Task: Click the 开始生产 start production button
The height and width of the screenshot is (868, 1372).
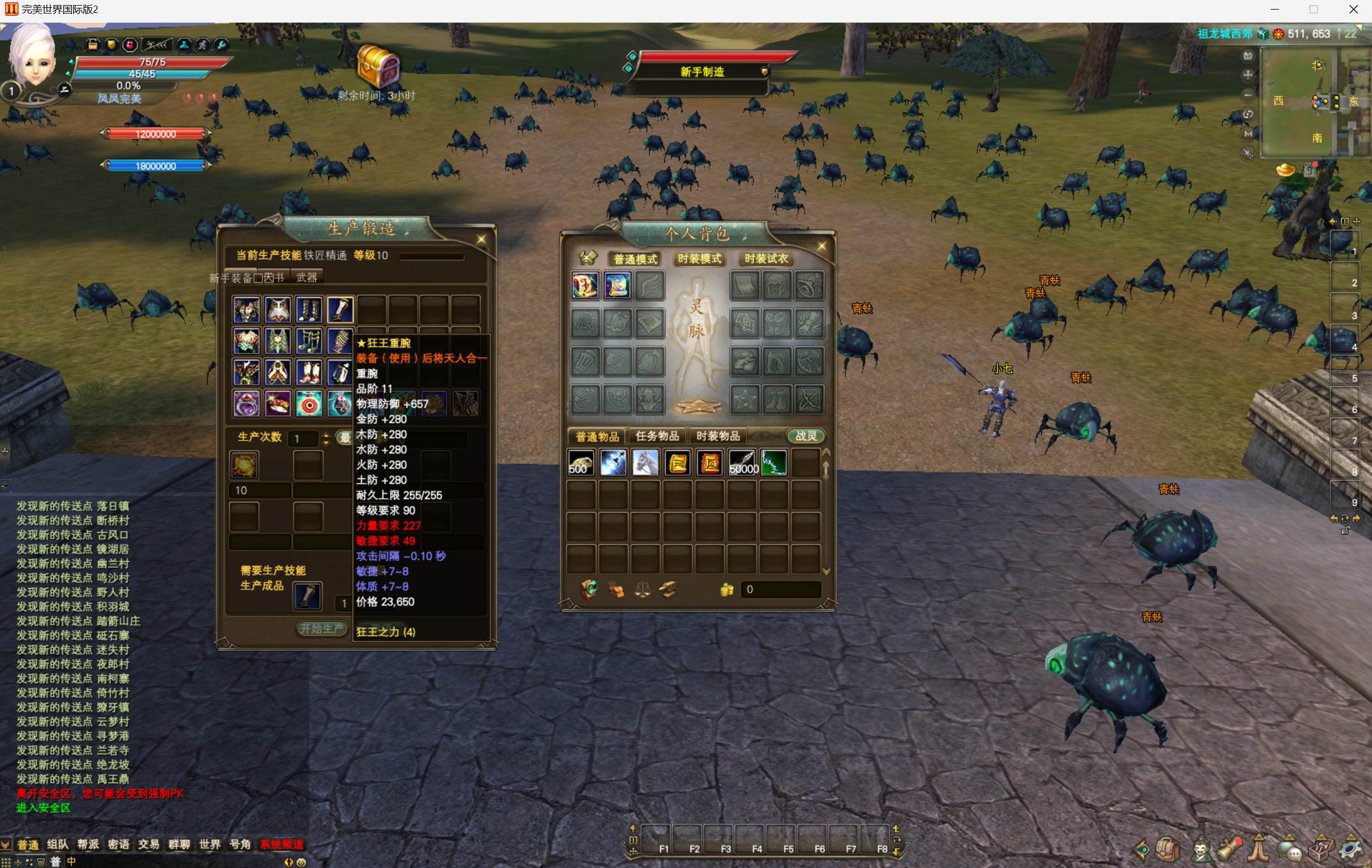Action: coord(322,628)
